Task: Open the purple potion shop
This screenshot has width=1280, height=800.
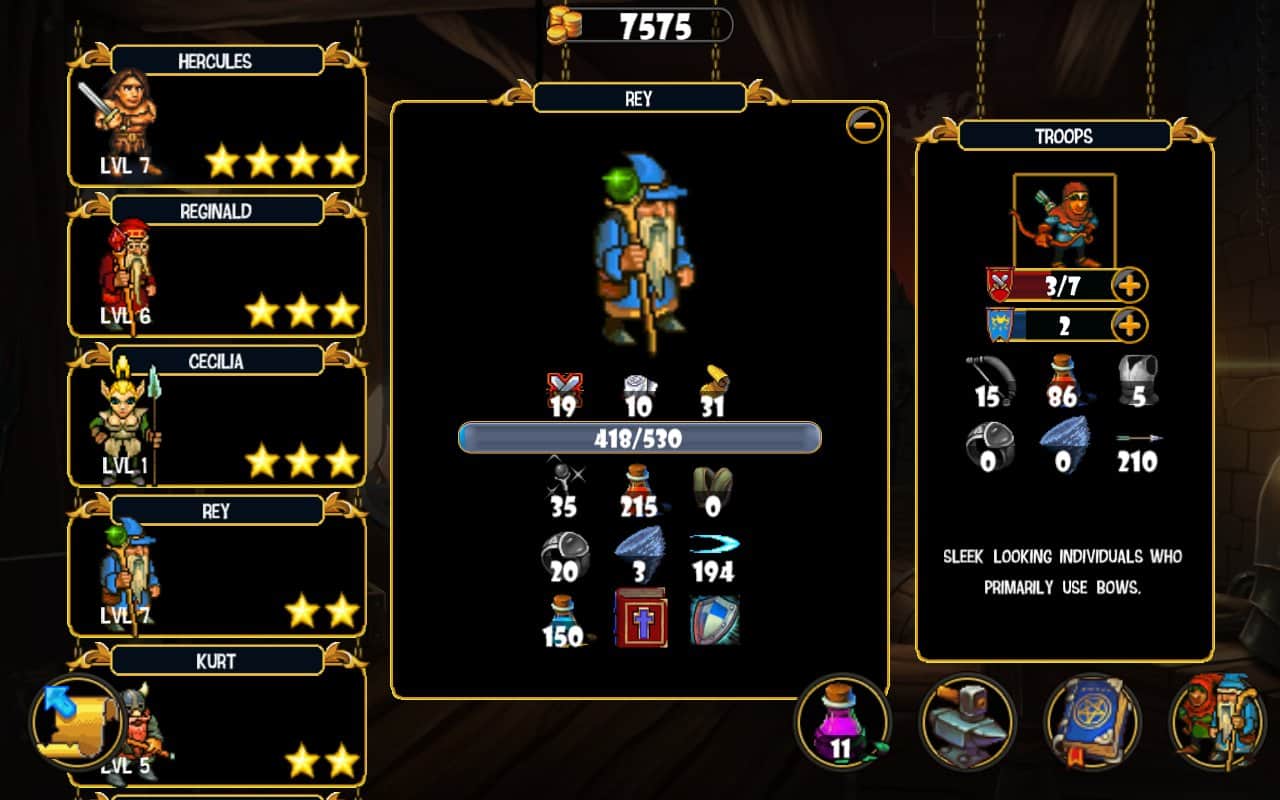Action: [843, 721]
